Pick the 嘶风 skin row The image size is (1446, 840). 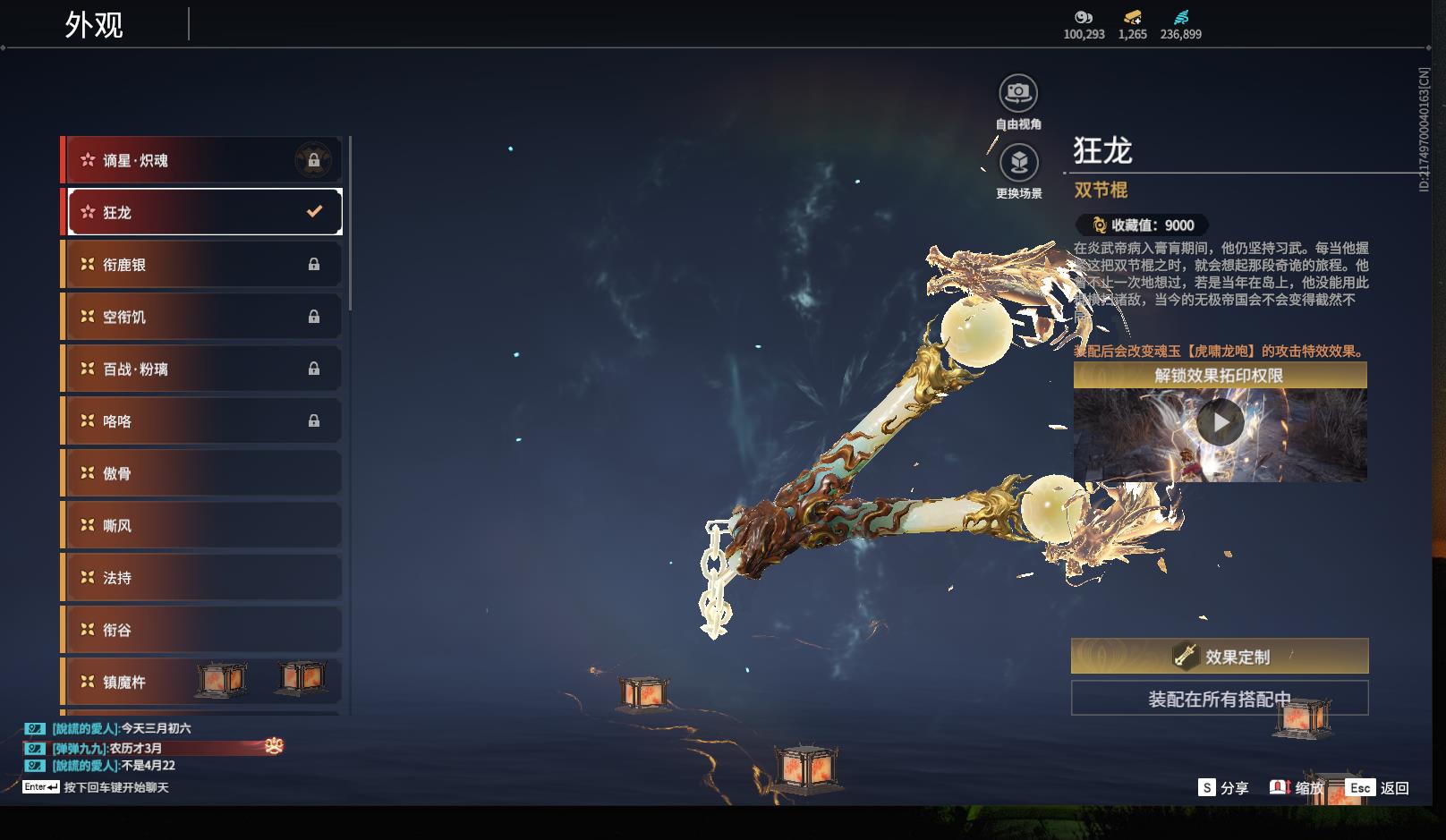(x=202, y=525)
